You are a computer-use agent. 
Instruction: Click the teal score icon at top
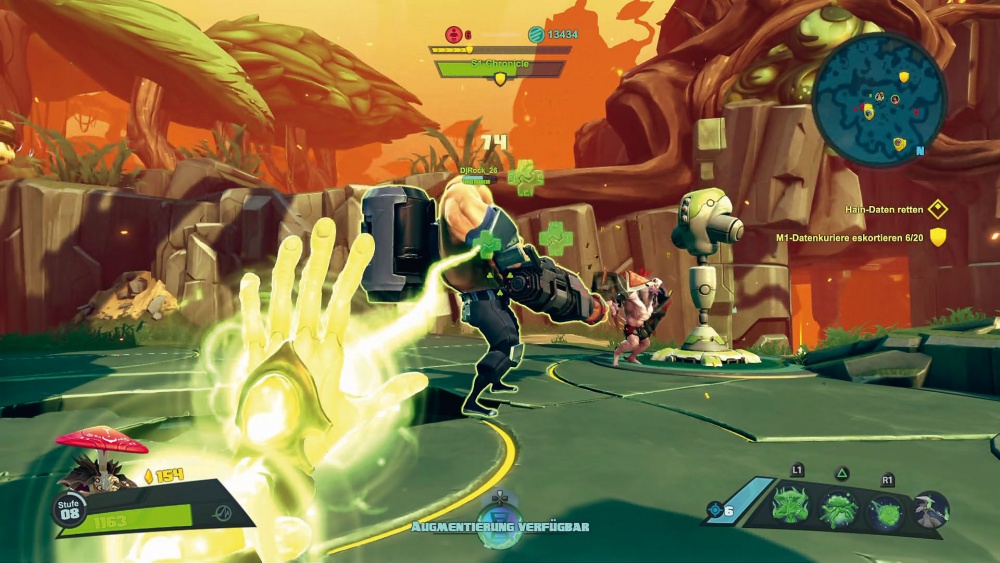[536, 34]
